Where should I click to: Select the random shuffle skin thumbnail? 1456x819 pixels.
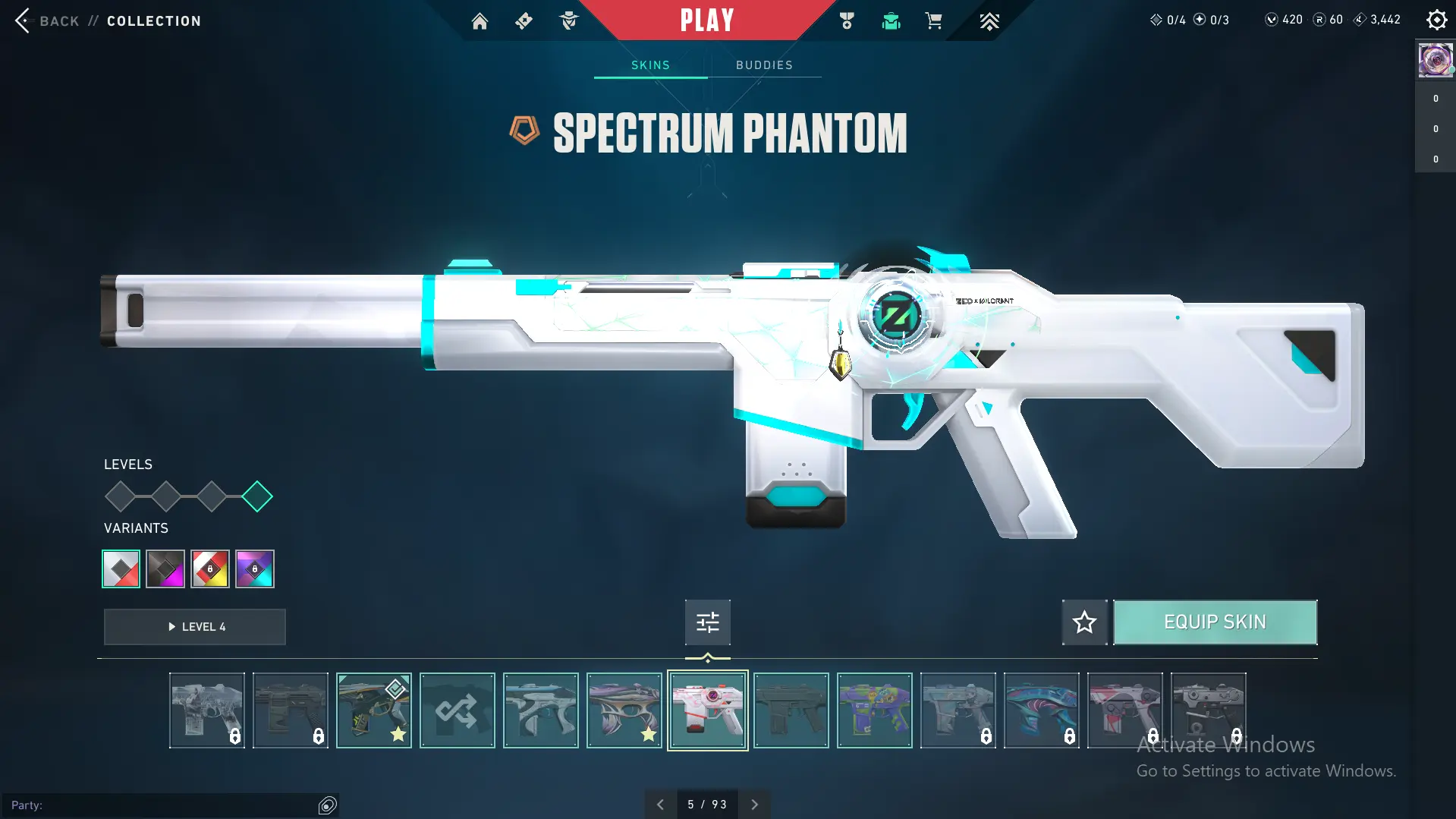pyautogui.click(x=457, y=710)
